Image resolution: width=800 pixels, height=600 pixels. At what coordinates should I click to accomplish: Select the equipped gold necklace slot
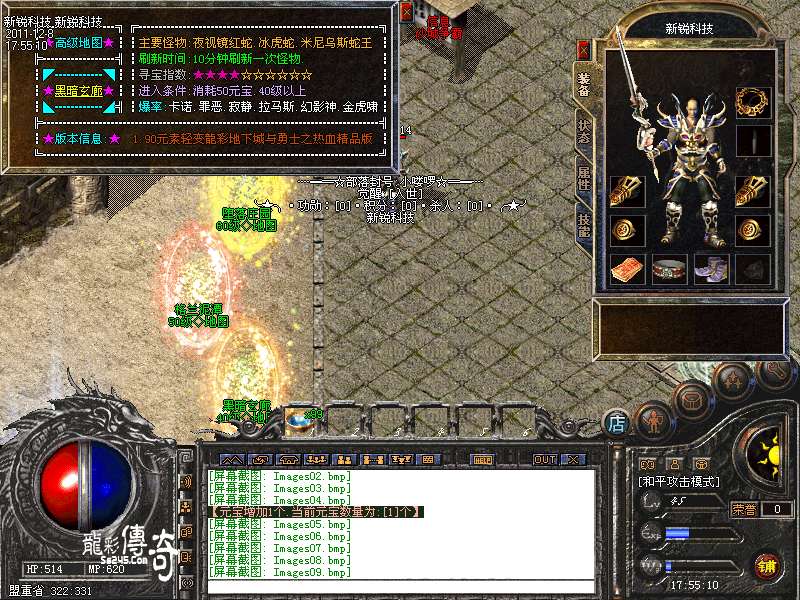tap(754, 101)
